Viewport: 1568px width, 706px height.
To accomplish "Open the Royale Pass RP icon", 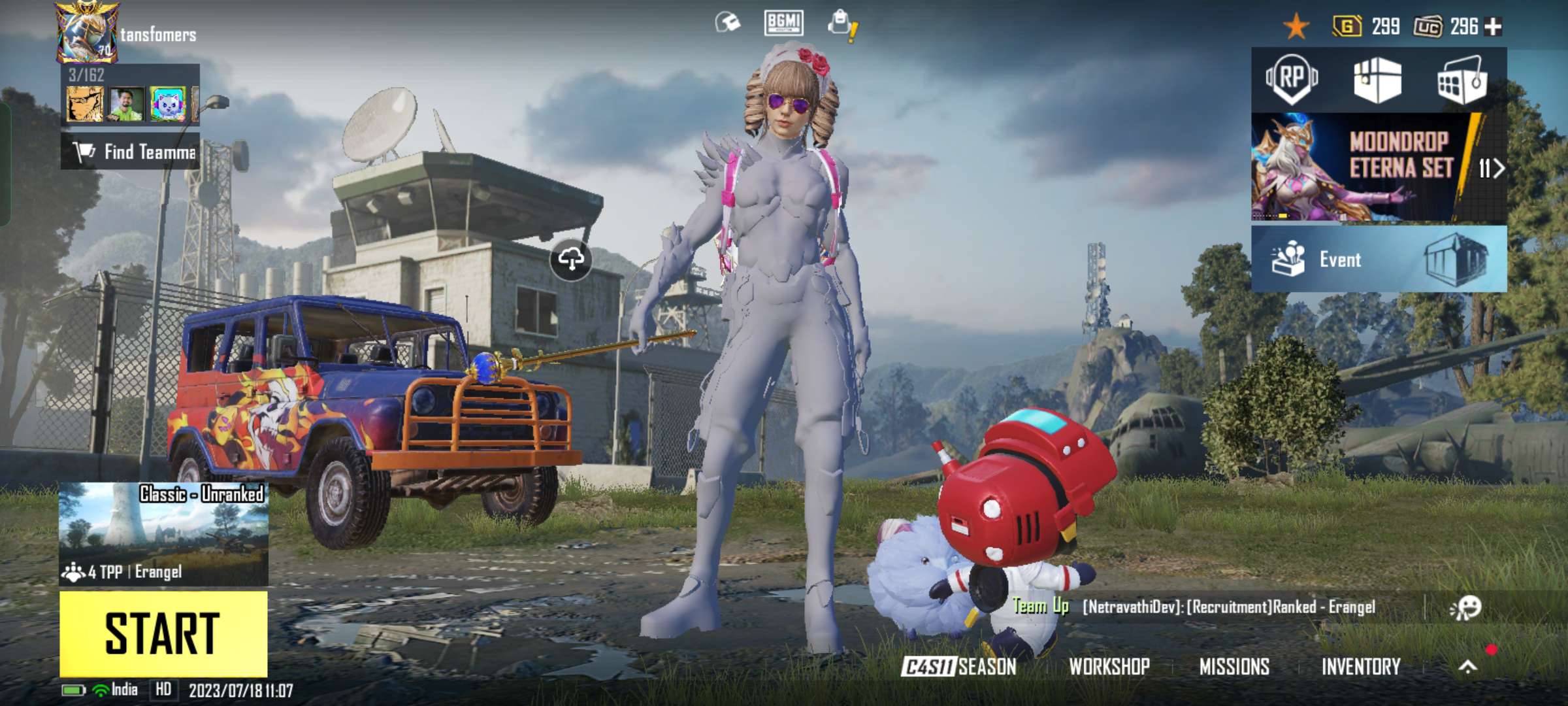I will [1292, 79].
